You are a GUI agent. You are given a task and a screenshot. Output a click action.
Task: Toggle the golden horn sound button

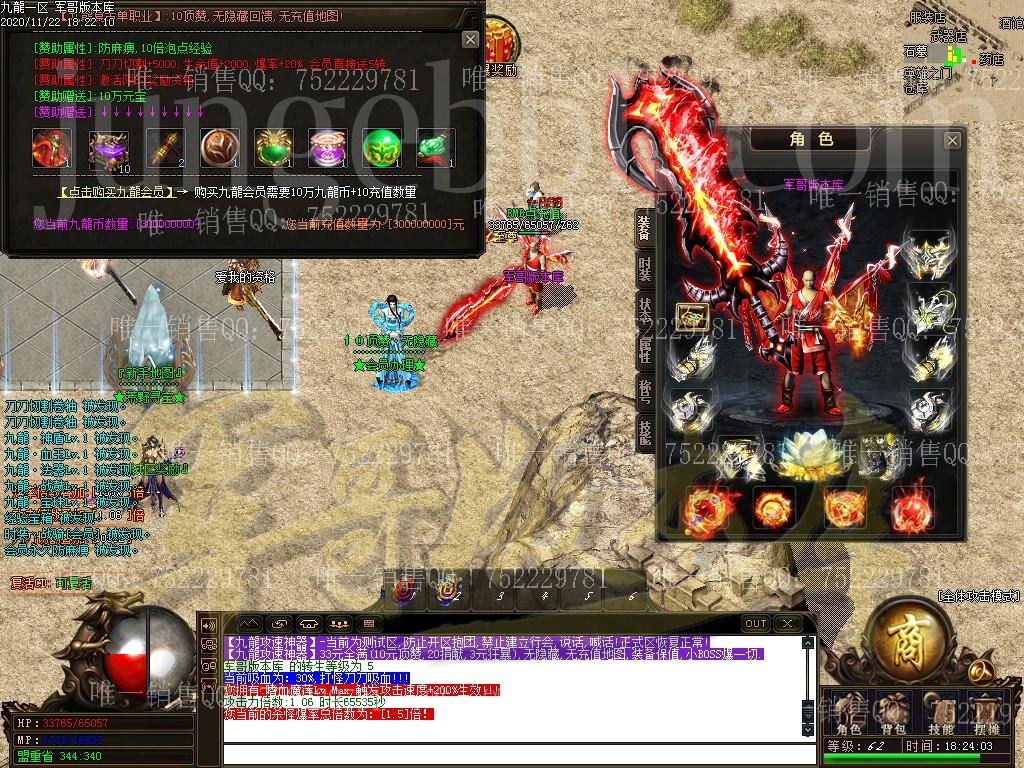[x=209, y=624]
